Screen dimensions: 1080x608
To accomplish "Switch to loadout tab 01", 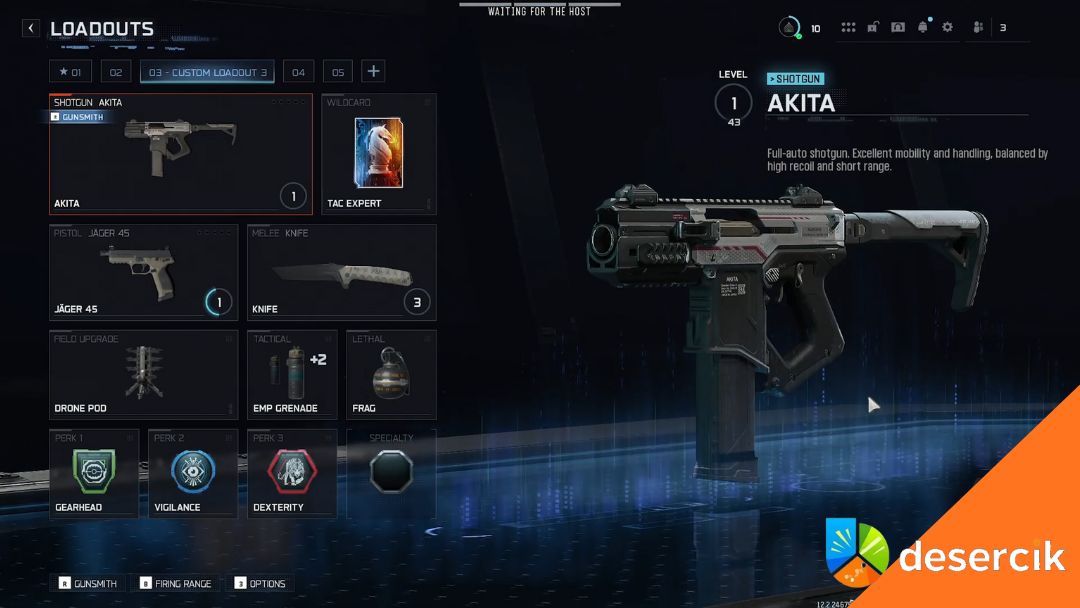I will pos(70,72).
